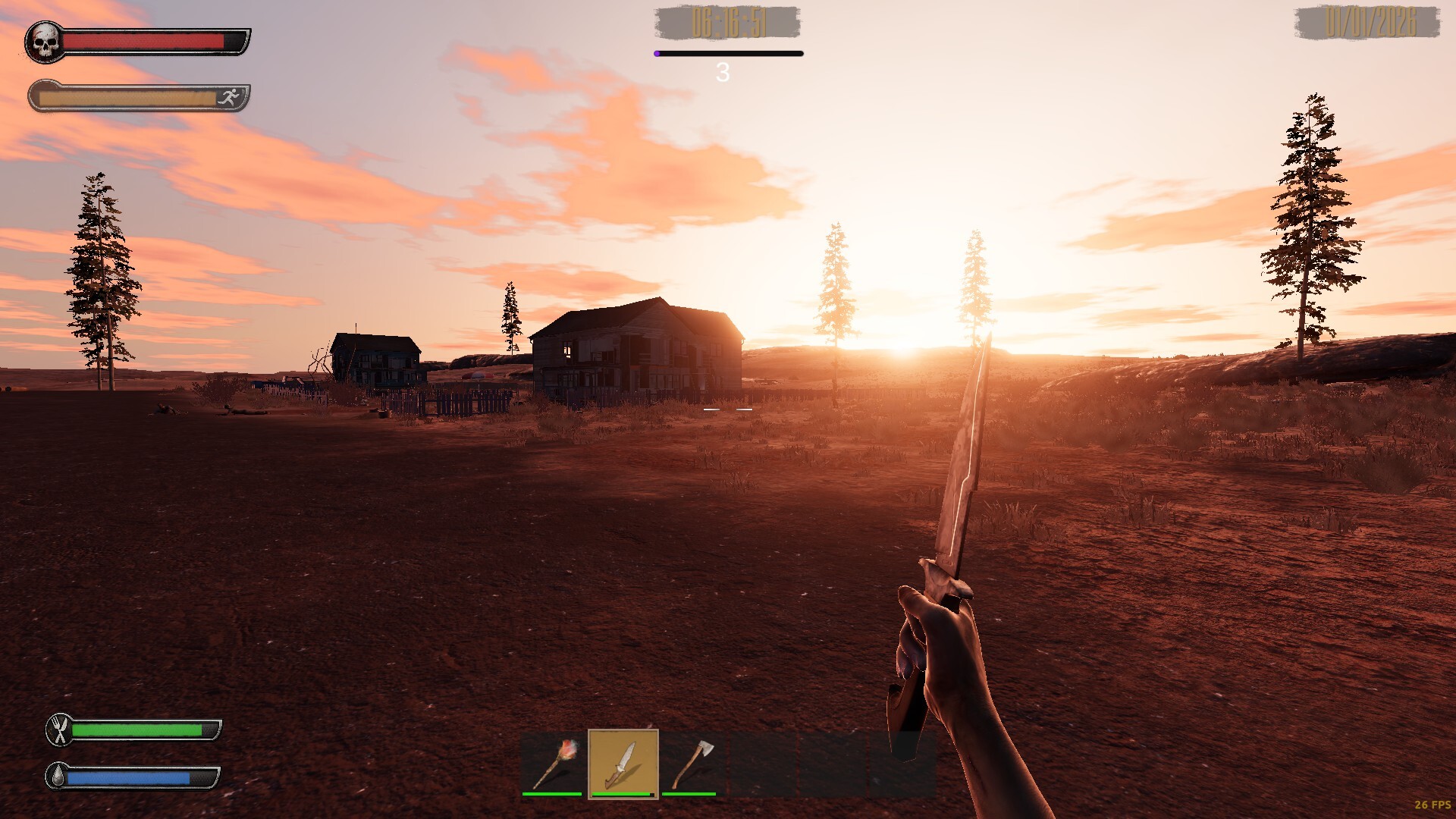Equip the axe from the hotbar
The width and height of the screenshot is (1456, 819).
691,763
